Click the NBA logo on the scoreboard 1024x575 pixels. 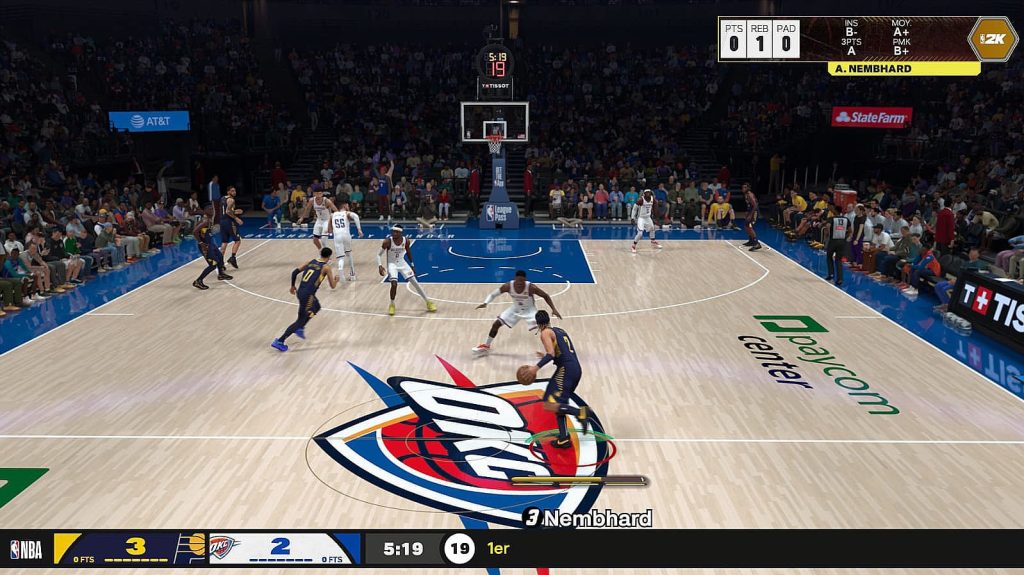click(x=26, y=549)
